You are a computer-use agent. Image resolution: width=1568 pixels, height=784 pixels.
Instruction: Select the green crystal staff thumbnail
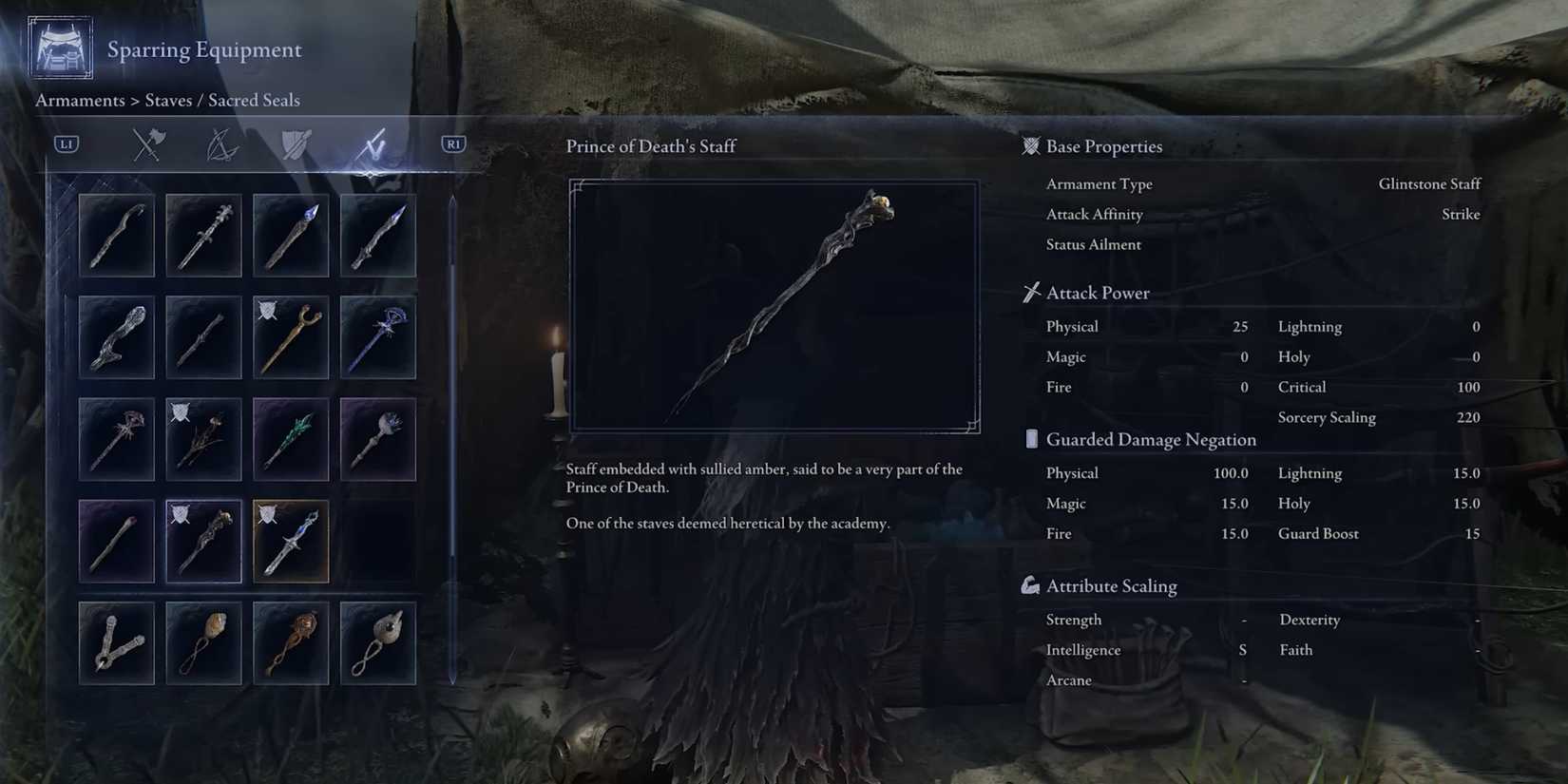click(290, 438)
